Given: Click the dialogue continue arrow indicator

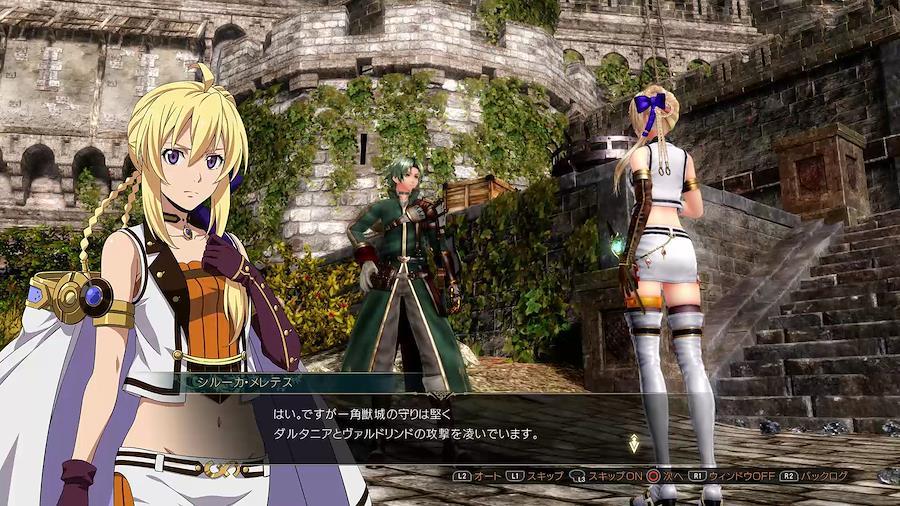Looking at the screenshot, I should (x=633, y=443).
